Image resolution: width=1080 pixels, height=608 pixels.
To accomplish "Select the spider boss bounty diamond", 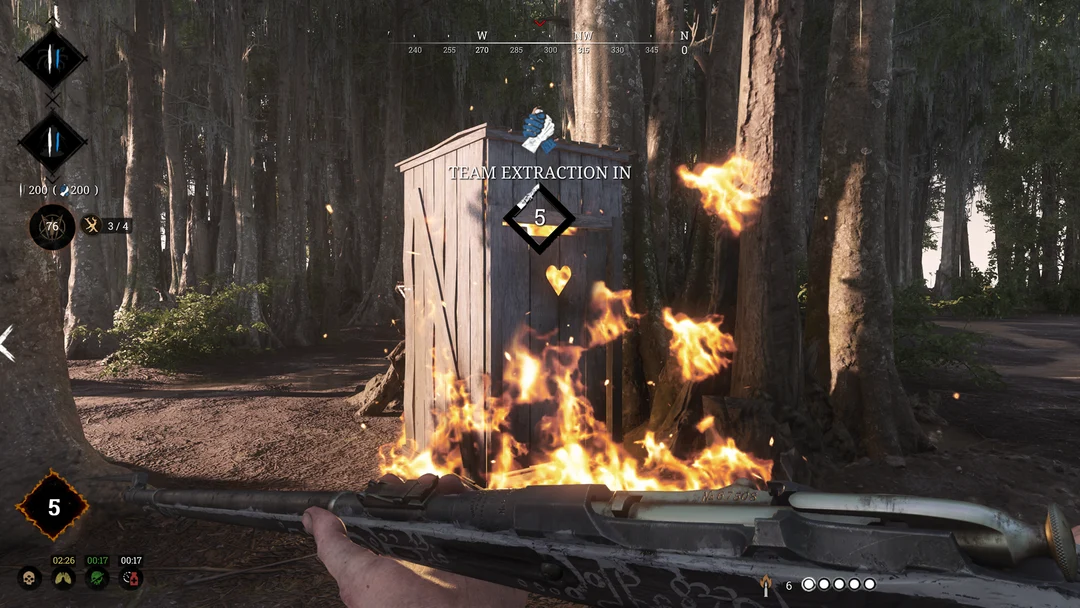I will tap(52, 57).
